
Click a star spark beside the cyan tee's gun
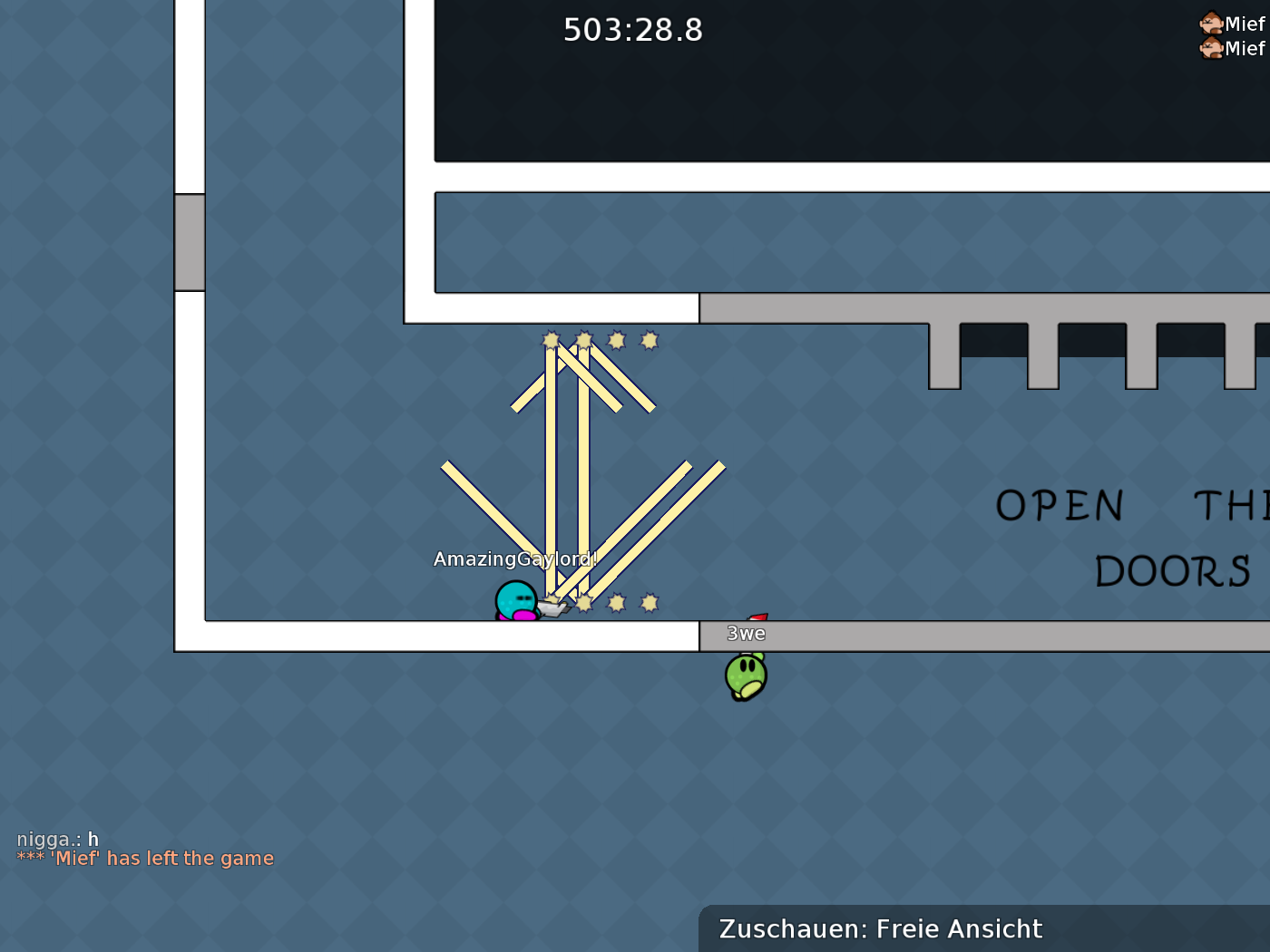[x=586, y=601]
